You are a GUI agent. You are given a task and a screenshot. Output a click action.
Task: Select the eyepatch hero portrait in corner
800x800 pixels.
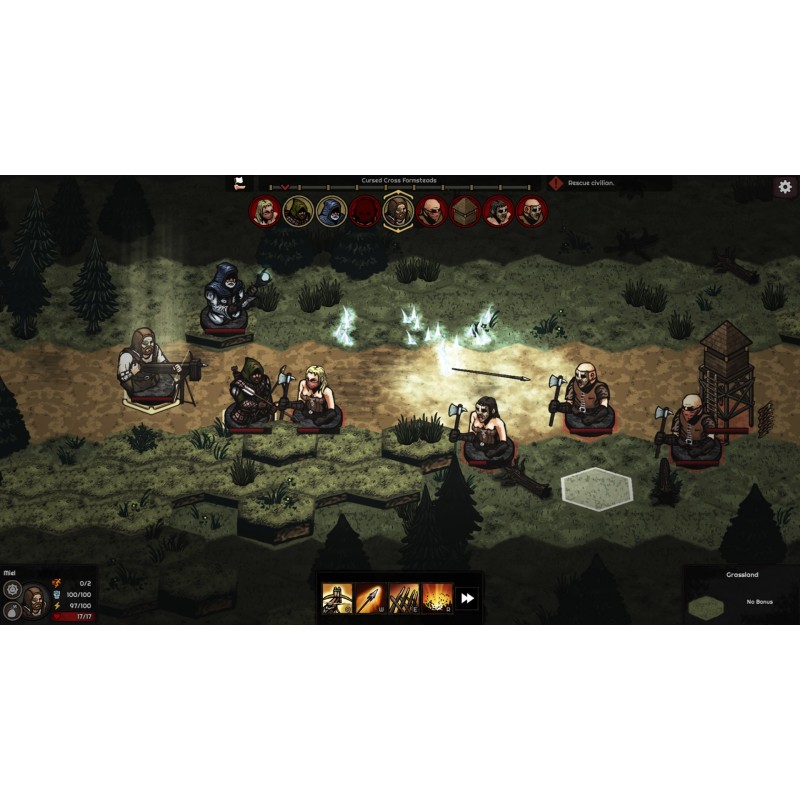(x=35, y=598)
